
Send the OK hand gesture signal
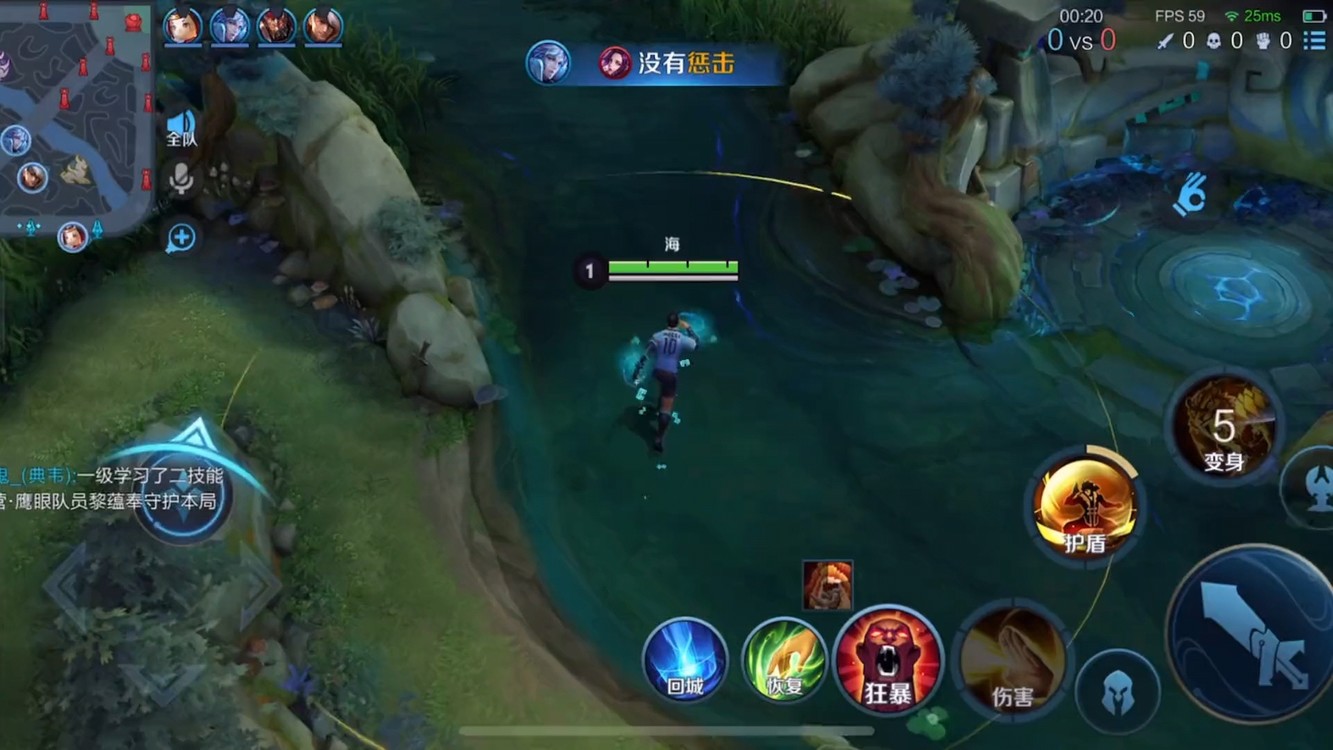(x=1190, y=196)
